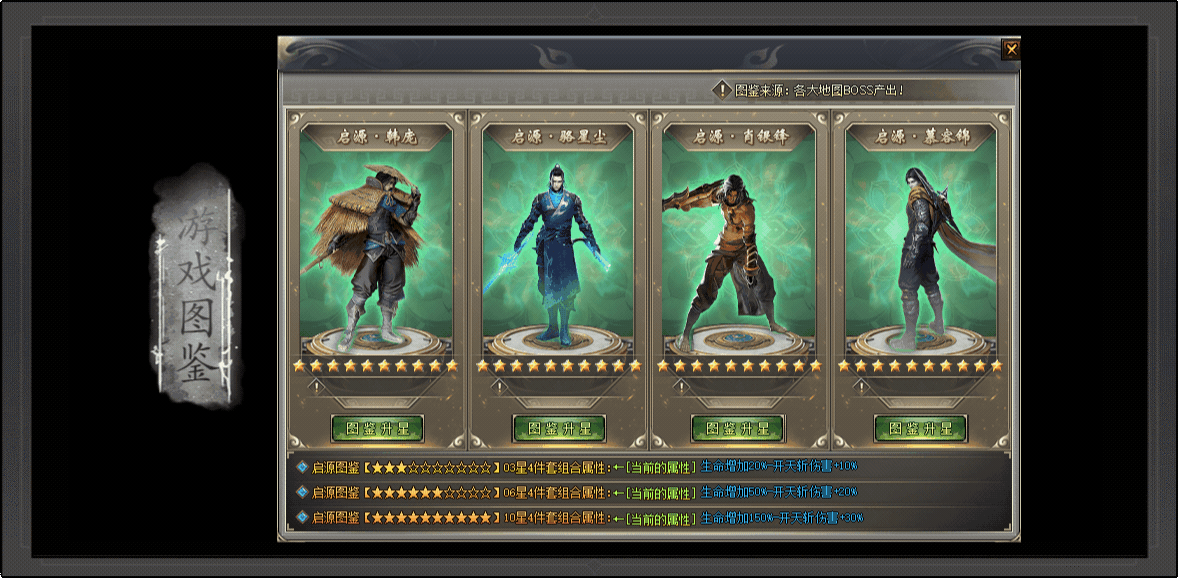
Task: Activate 图鉴升星 for 启源·肖银锋
Action: (x=738, y=429)
